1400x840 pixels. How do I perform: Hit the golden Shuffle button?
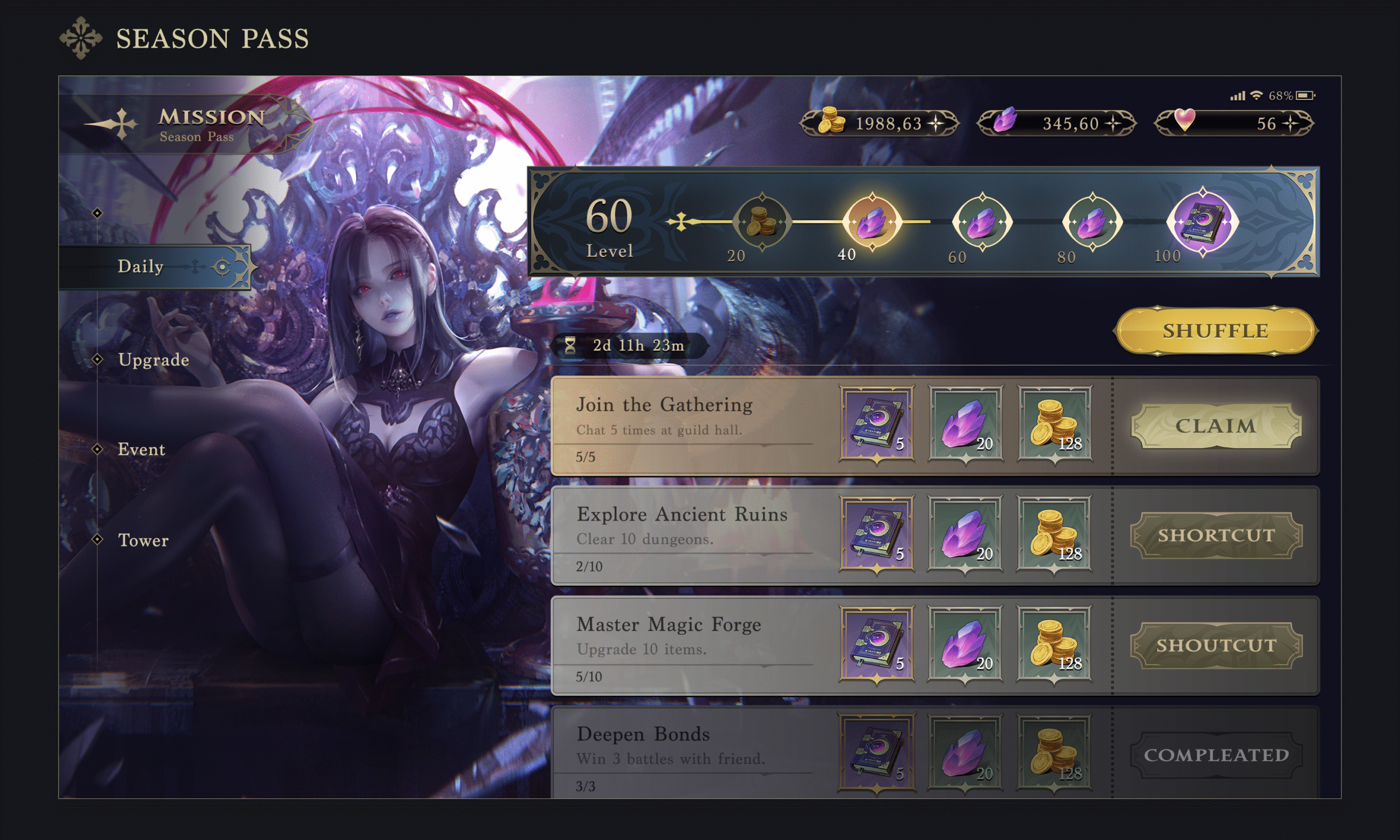[1215, 330]
